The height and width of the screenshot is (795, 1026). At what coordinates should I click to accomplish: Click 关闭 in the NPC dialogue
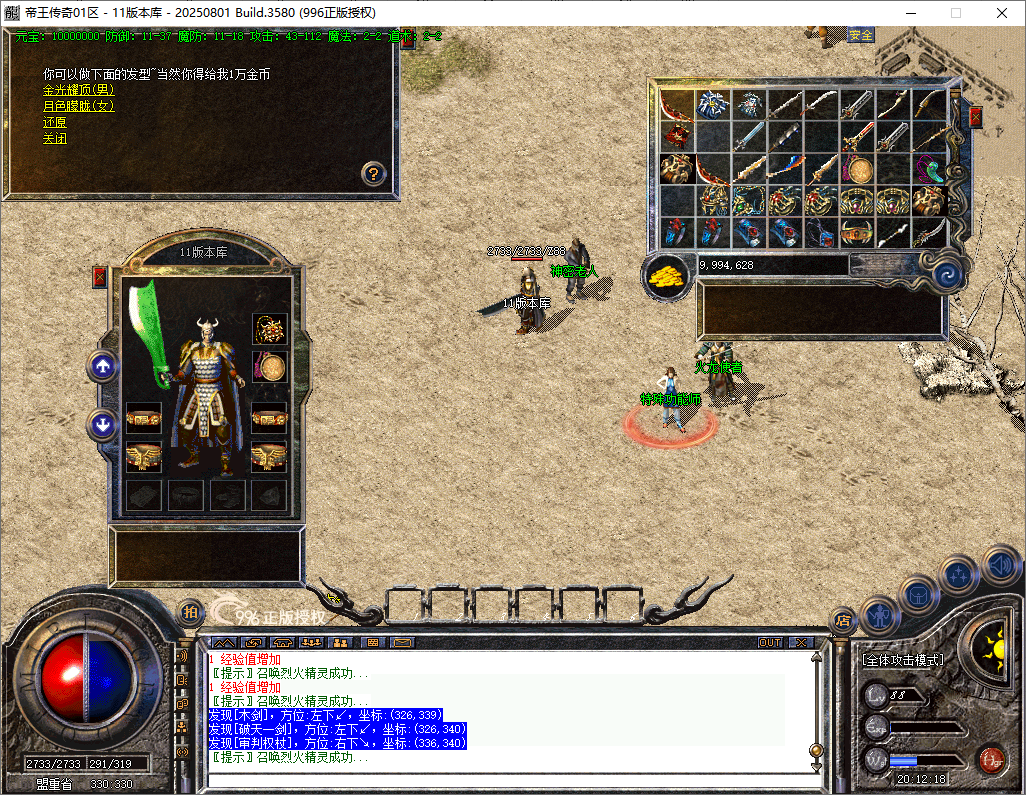coord(54,139)
